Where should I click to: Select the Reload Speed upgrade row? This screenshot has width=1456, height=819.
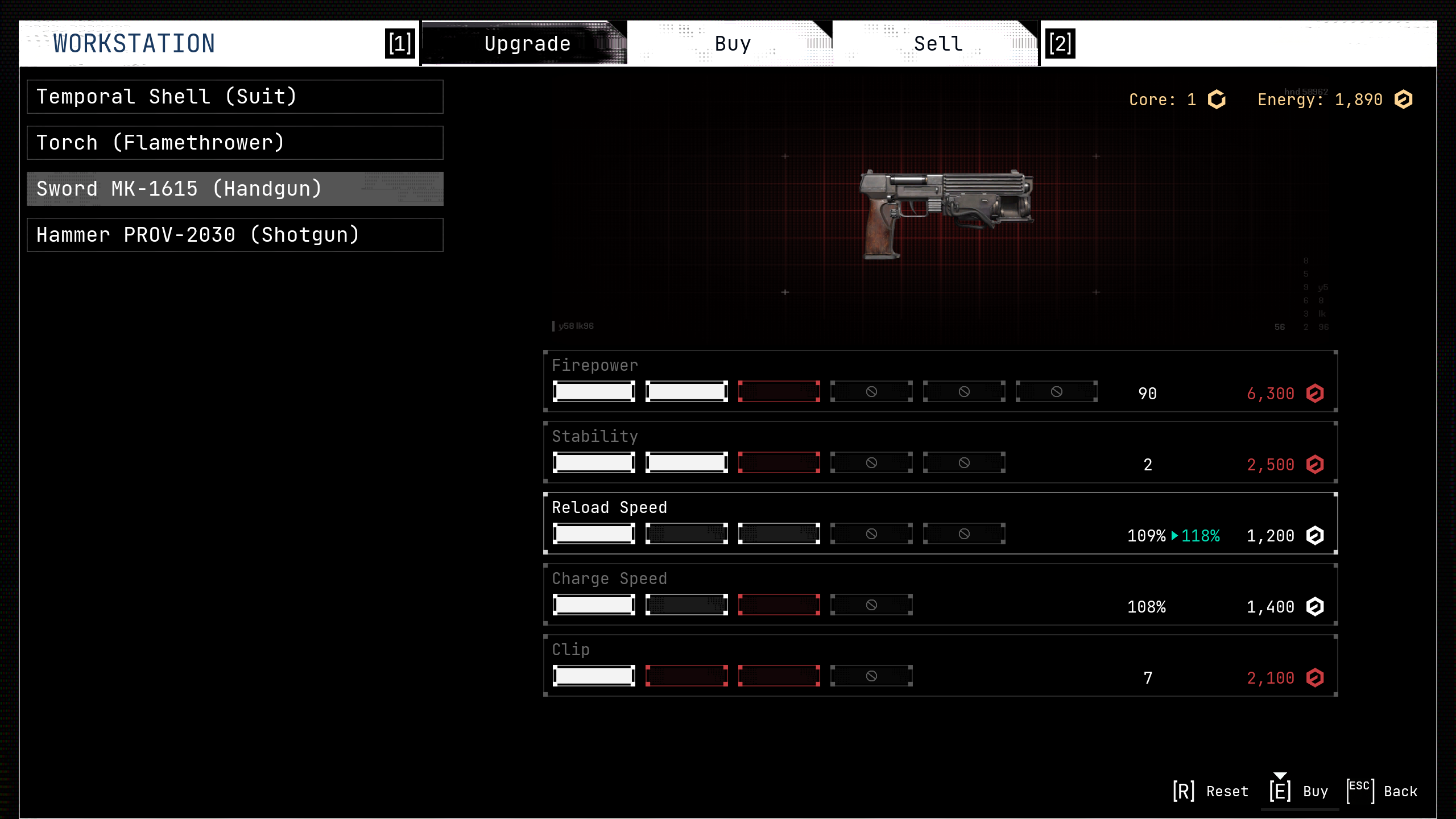tap(940, 523)
